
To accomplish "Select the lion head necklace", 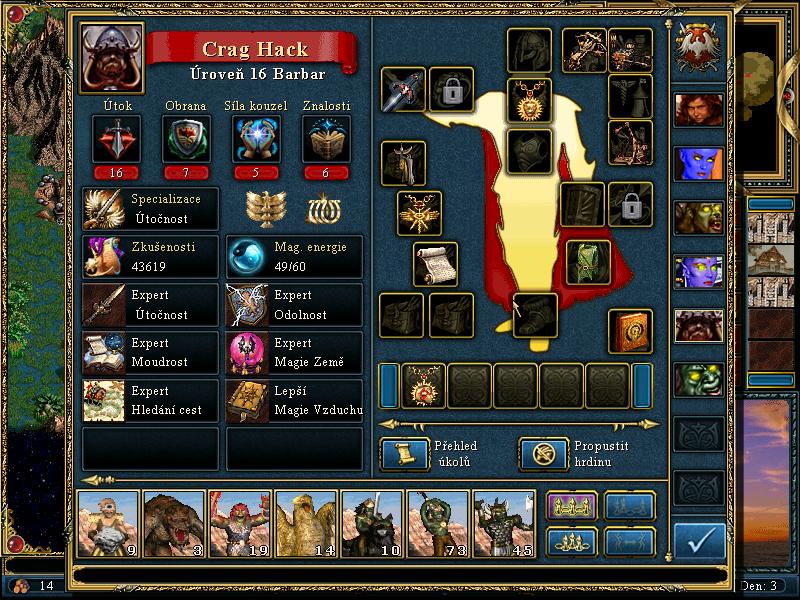I will pyautogui.click(x=529, y=99).
